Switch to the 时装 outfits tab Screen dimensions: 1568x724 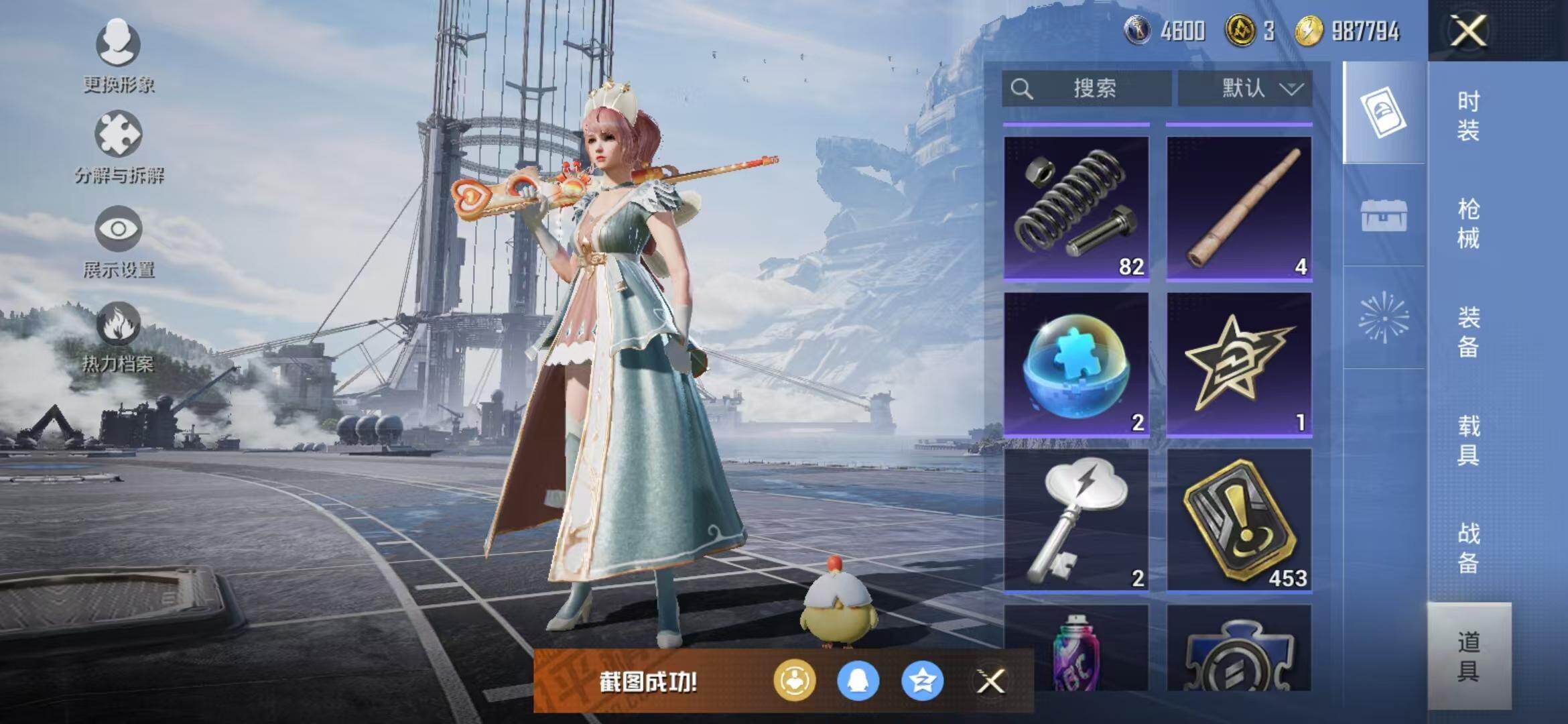(1468, 115)
